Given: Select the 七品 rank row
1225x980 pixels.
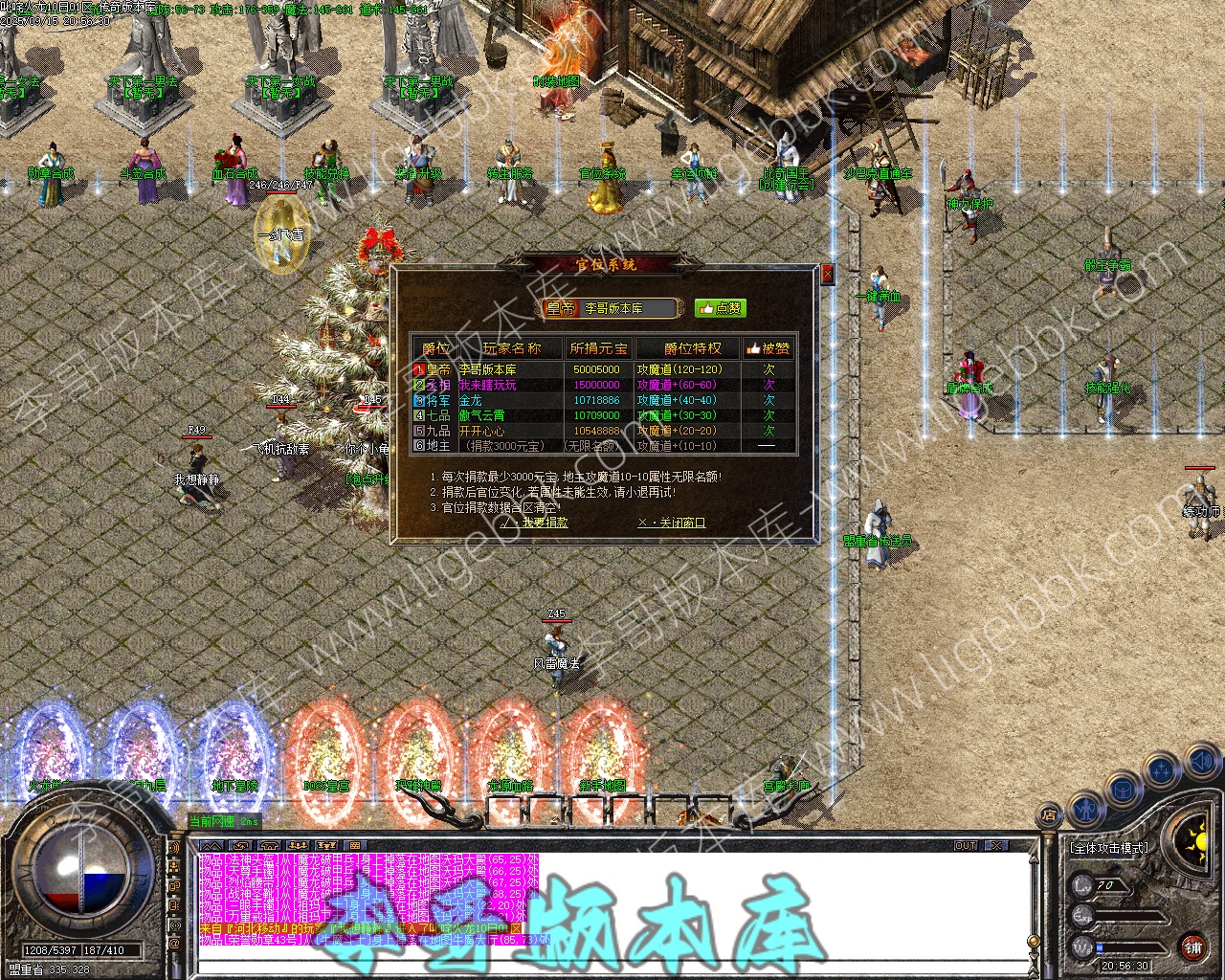Looking at the screenshot, I should (x=603, y=415).
